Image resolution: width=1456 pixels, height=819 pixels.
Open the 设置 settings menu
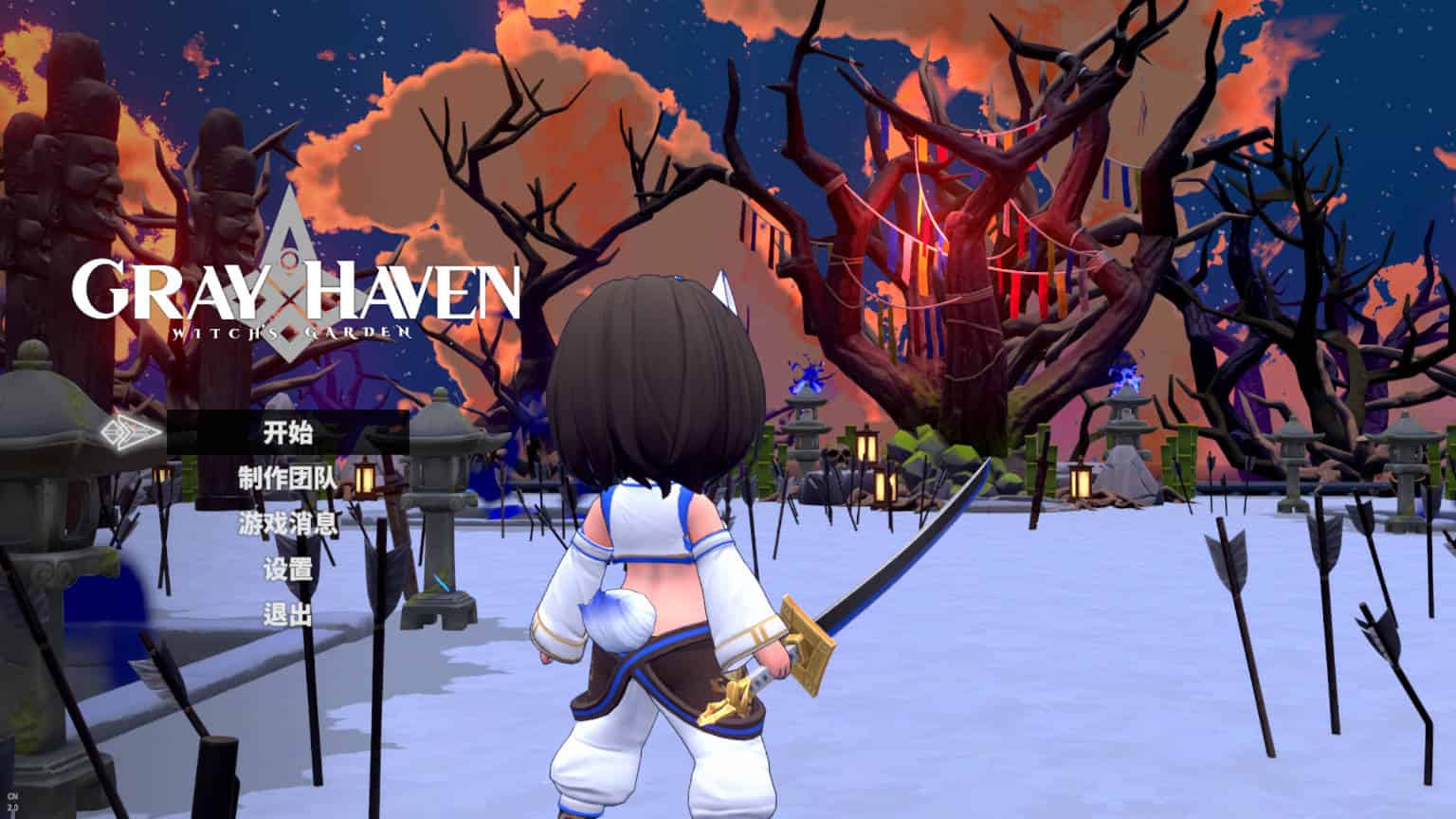click(x=287, y=570)
